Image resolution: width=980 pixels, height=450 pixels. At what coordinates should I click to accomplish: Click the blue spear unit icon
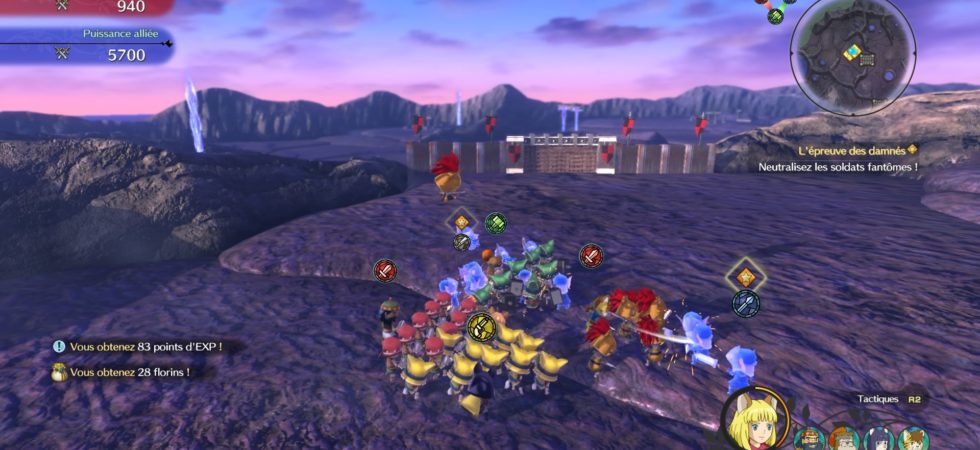(745, 303)
